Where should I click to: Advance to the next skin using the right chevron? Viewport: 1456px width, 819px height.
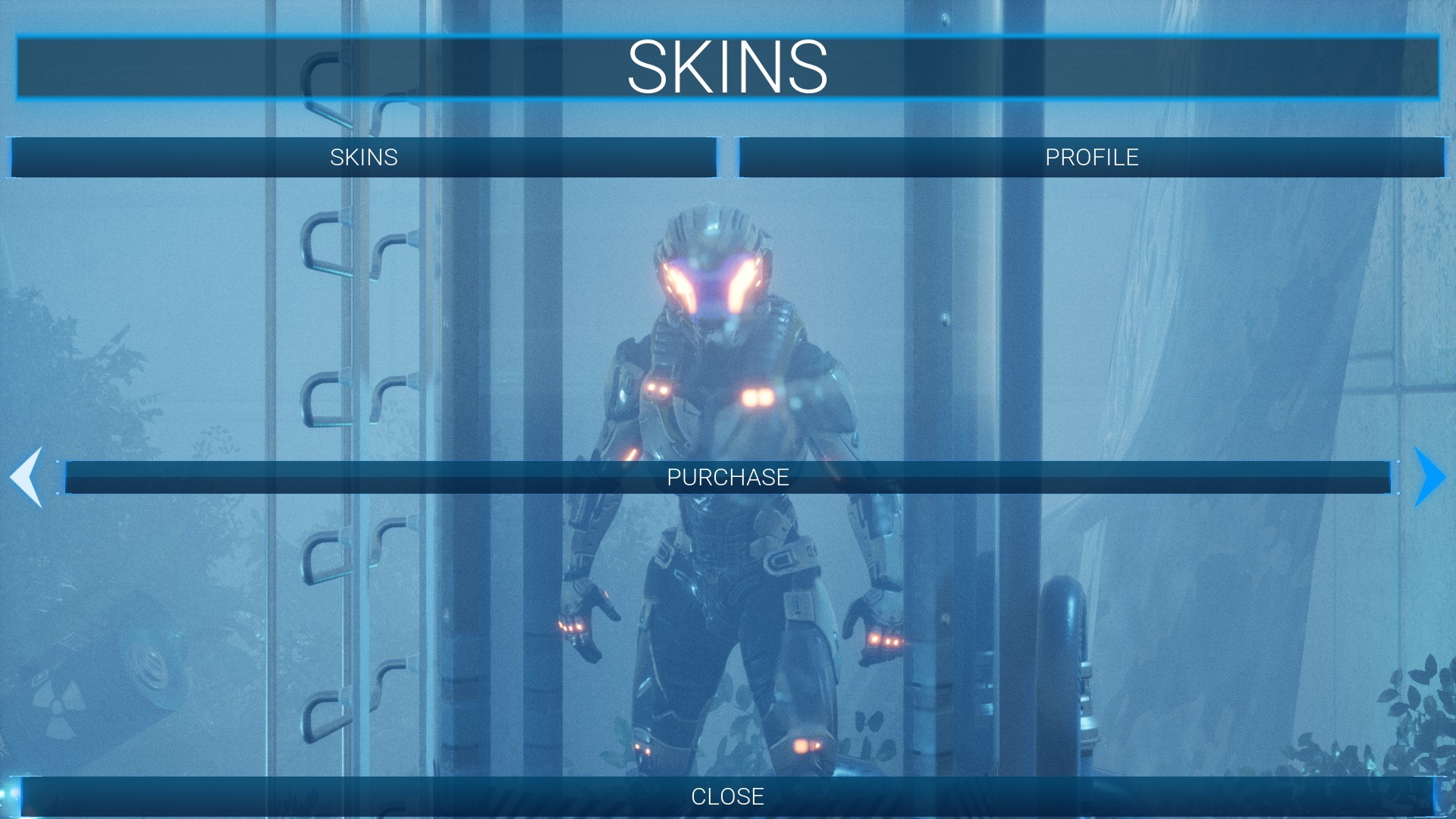coord(1429,478)
